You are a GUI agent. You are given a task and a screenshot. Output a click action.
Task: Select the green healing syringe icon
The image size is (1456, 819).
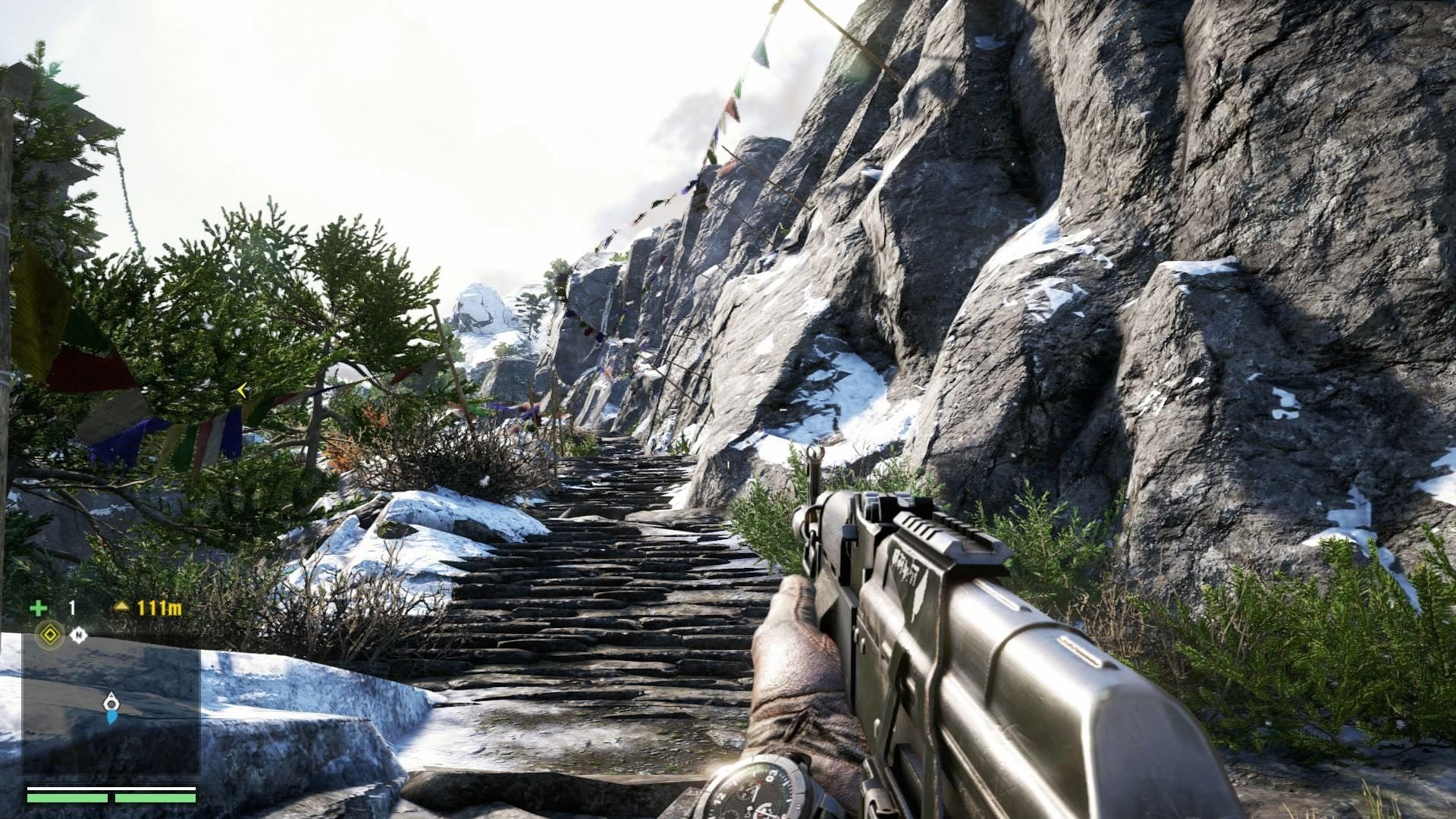39,608
